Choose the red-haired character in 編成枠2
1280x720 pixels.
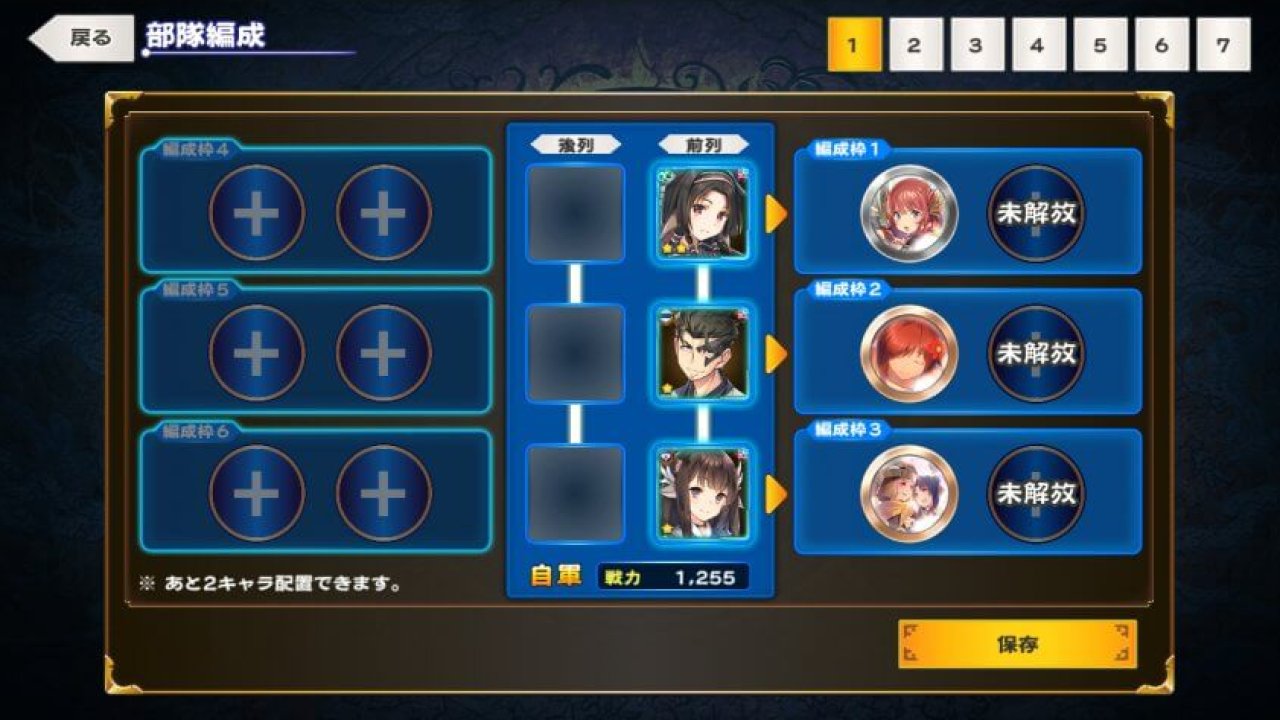[909, 353]
